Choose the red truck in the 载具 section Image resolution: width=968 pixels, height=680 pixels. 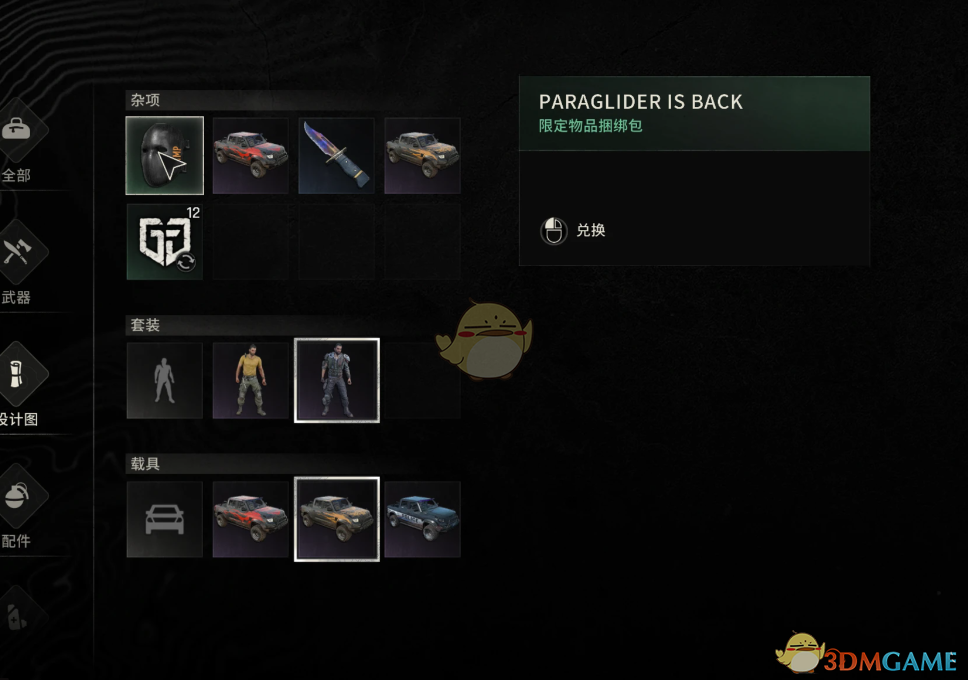250,519
